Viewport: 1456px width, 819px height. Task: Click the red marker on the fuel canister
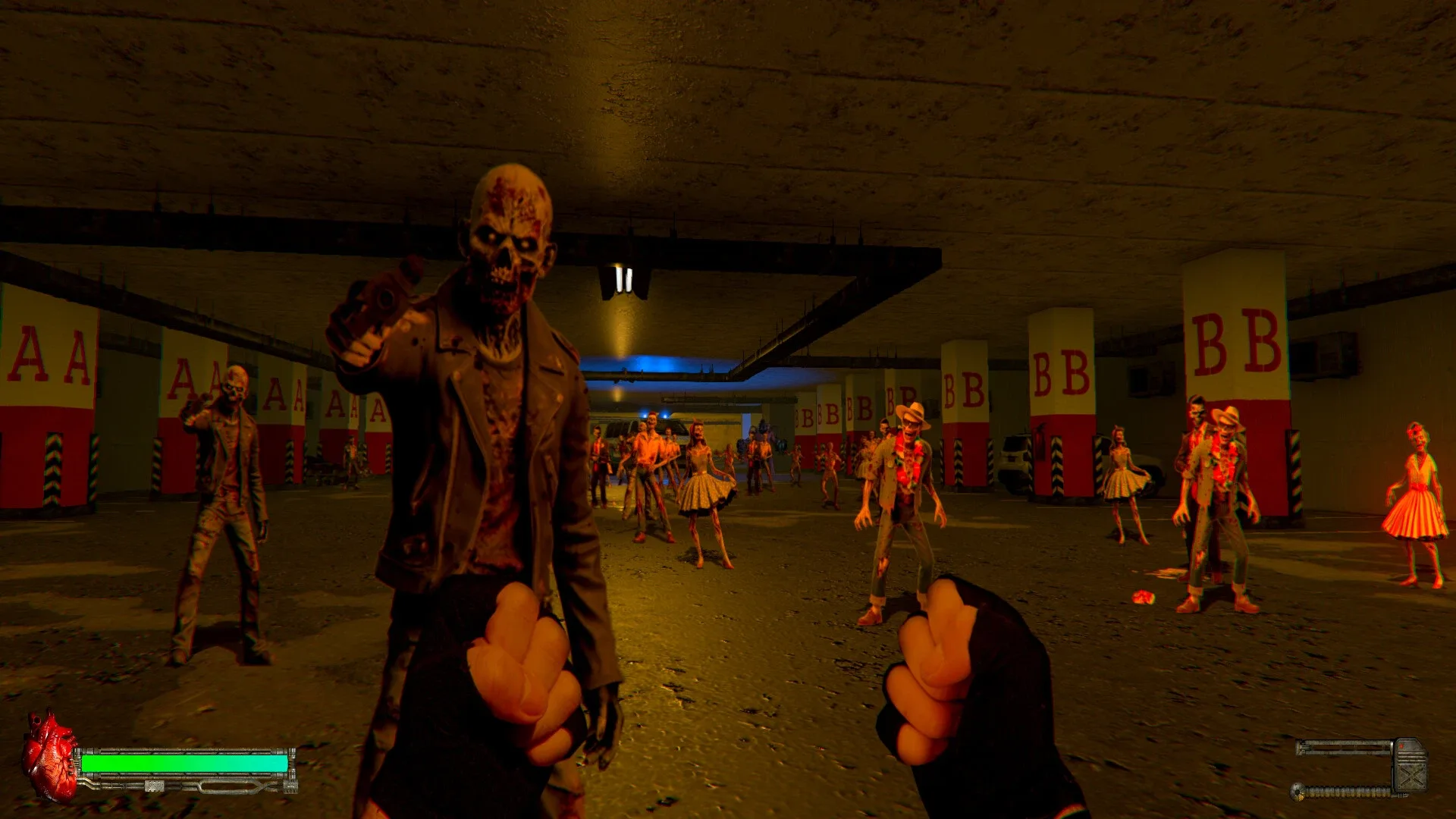(1402, 745)
